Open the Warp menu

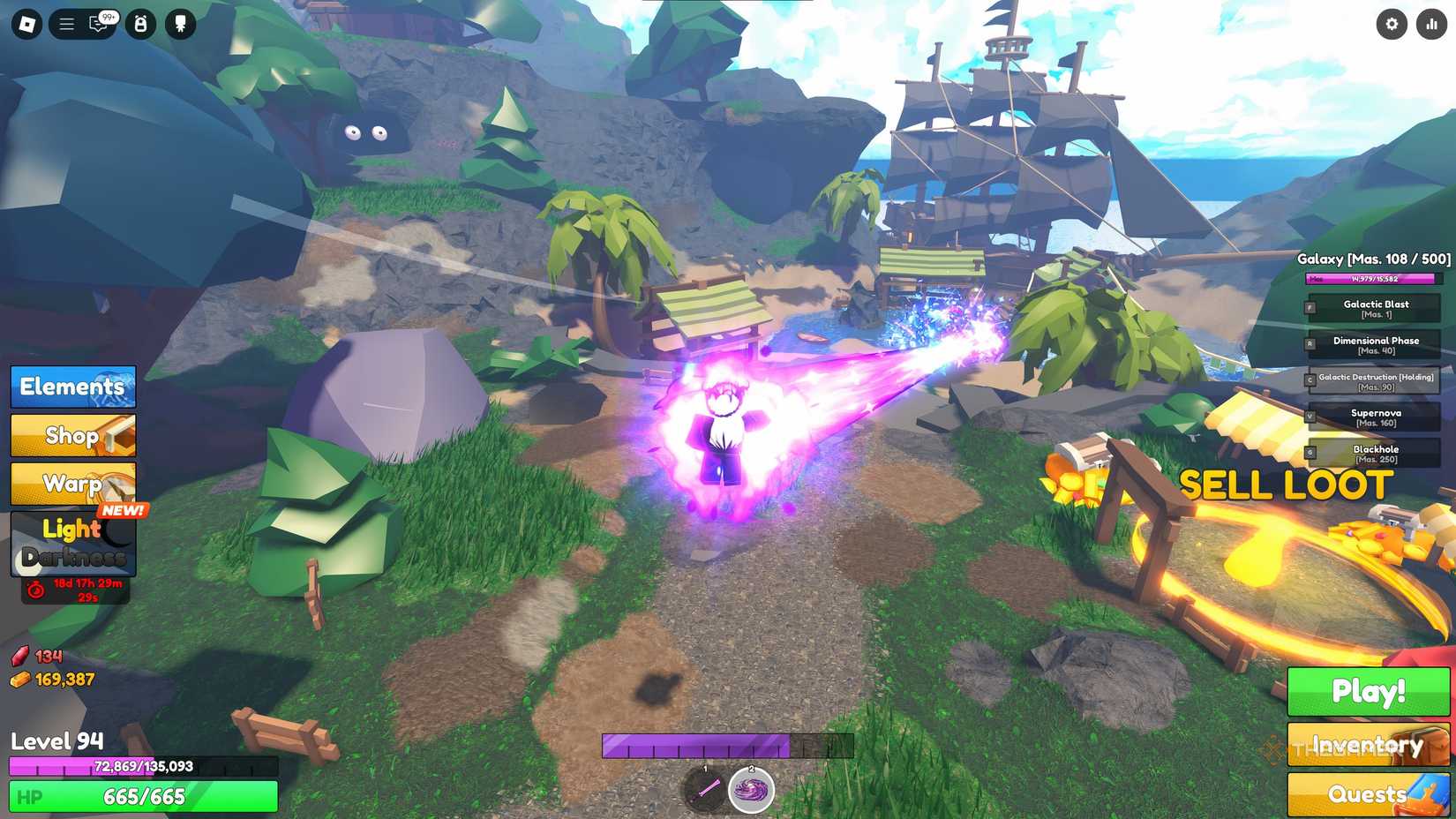click(x=72, y=484)
